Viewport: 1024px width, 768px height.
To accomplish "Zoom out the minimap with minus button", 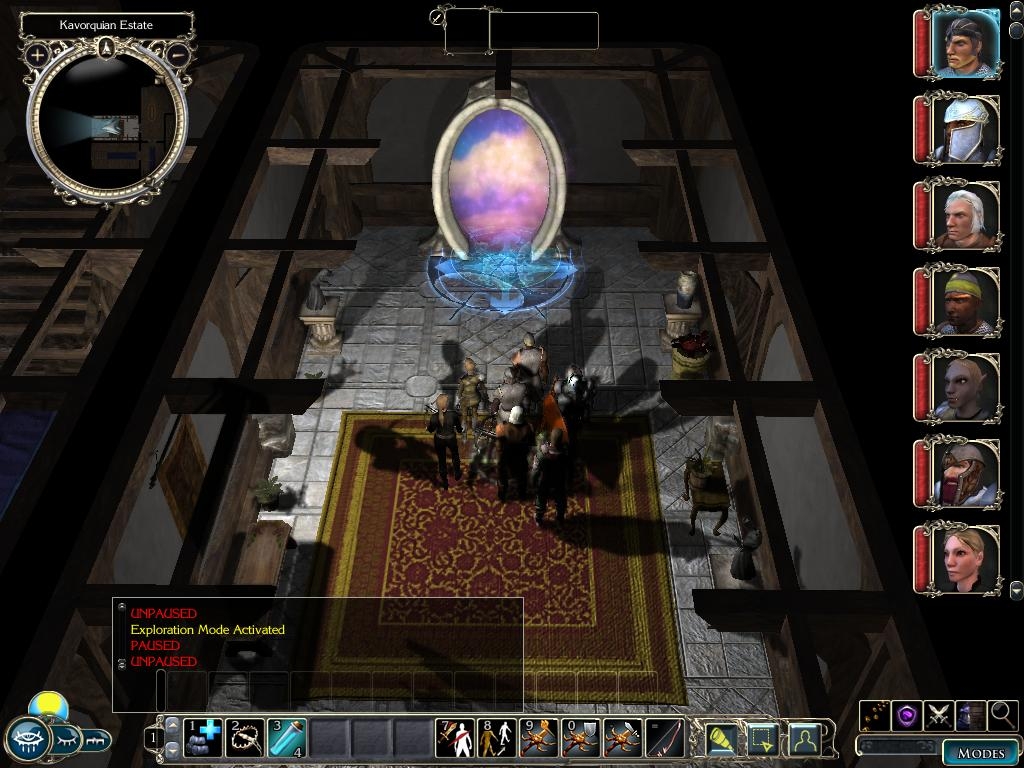I will tap(177, 54).
